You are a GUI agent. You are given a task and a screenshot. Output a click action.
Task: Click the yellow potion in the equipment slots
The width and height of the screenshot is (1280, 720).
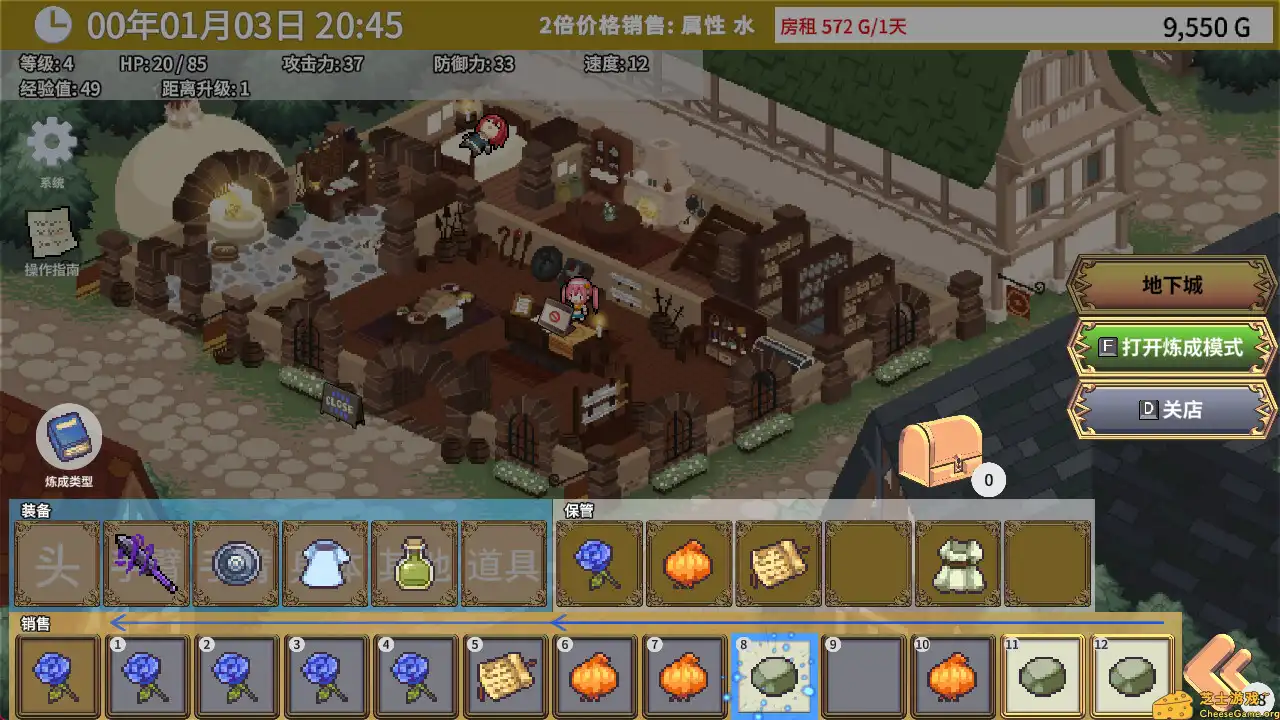coord(414,565)
